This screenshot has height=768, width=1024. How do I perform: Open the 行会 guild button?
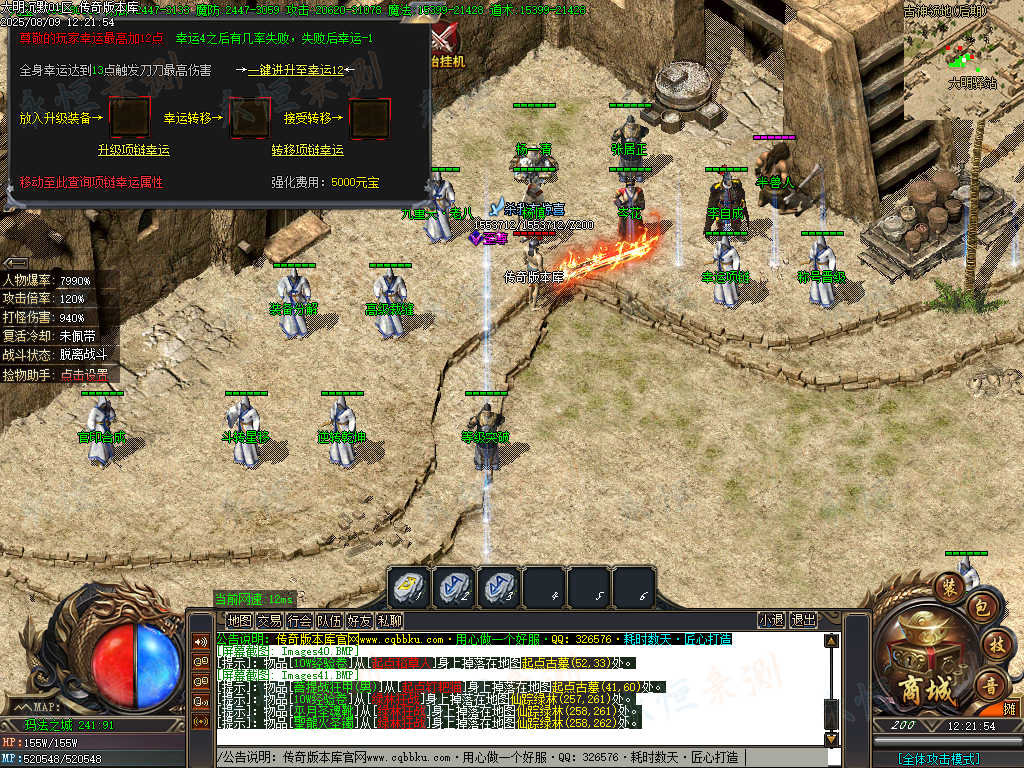point(299,621)
